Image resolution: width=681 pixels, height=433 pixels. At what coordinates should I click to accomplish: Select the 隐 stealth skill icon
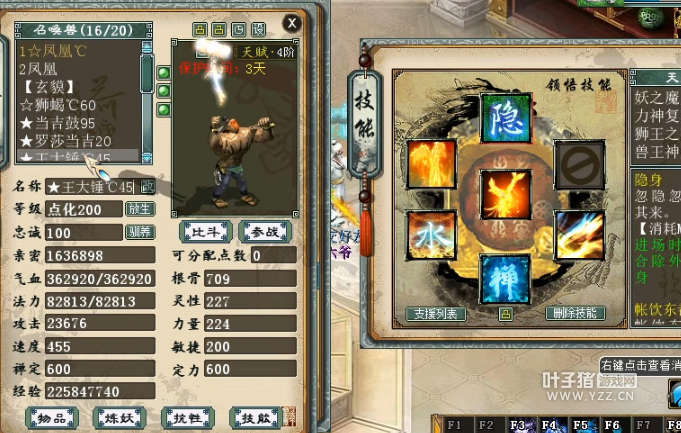click(x=505, y=120)
